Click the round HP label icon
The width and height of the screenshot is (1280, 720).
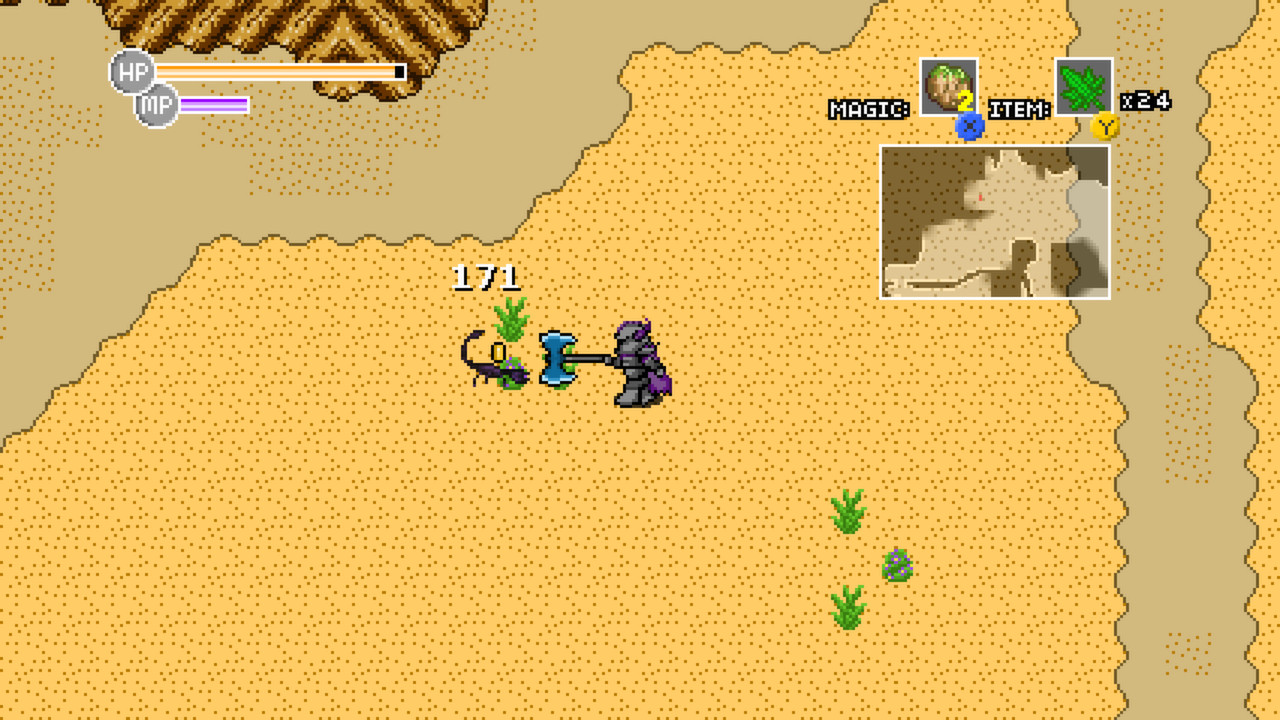(x=133, y=71)
